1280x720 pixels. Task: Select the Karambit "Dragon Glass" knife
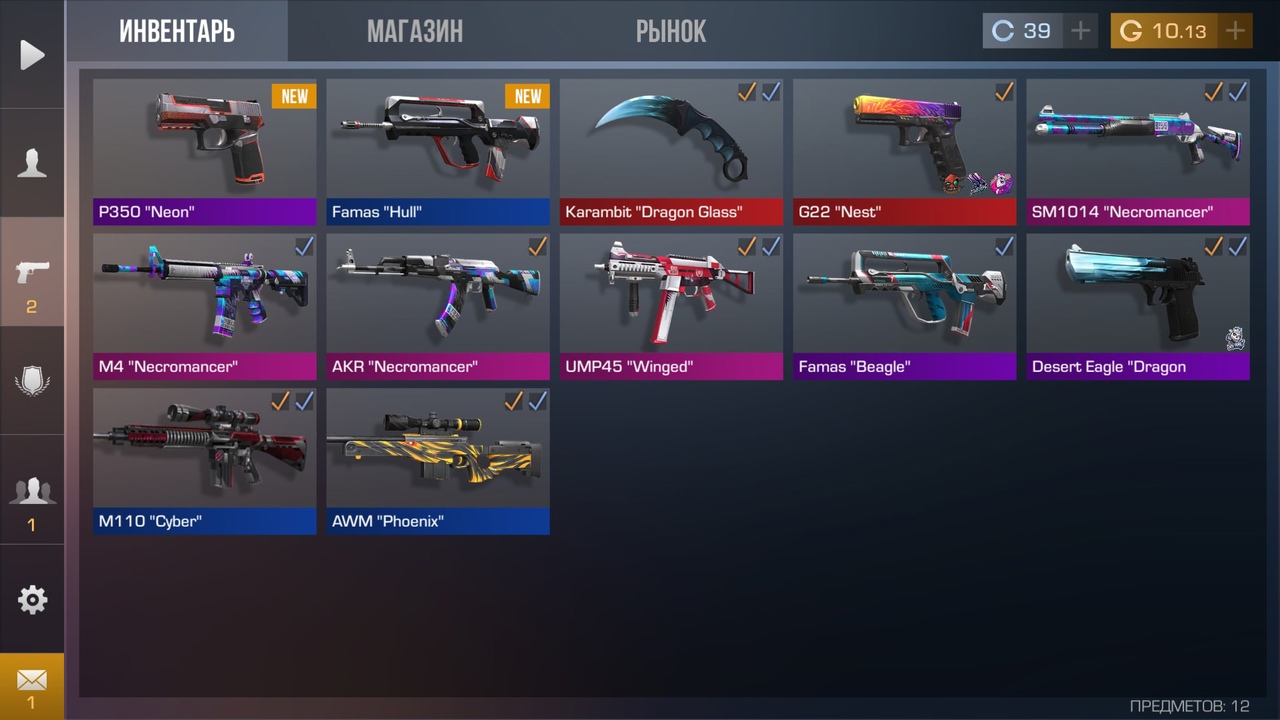(671, 152)
